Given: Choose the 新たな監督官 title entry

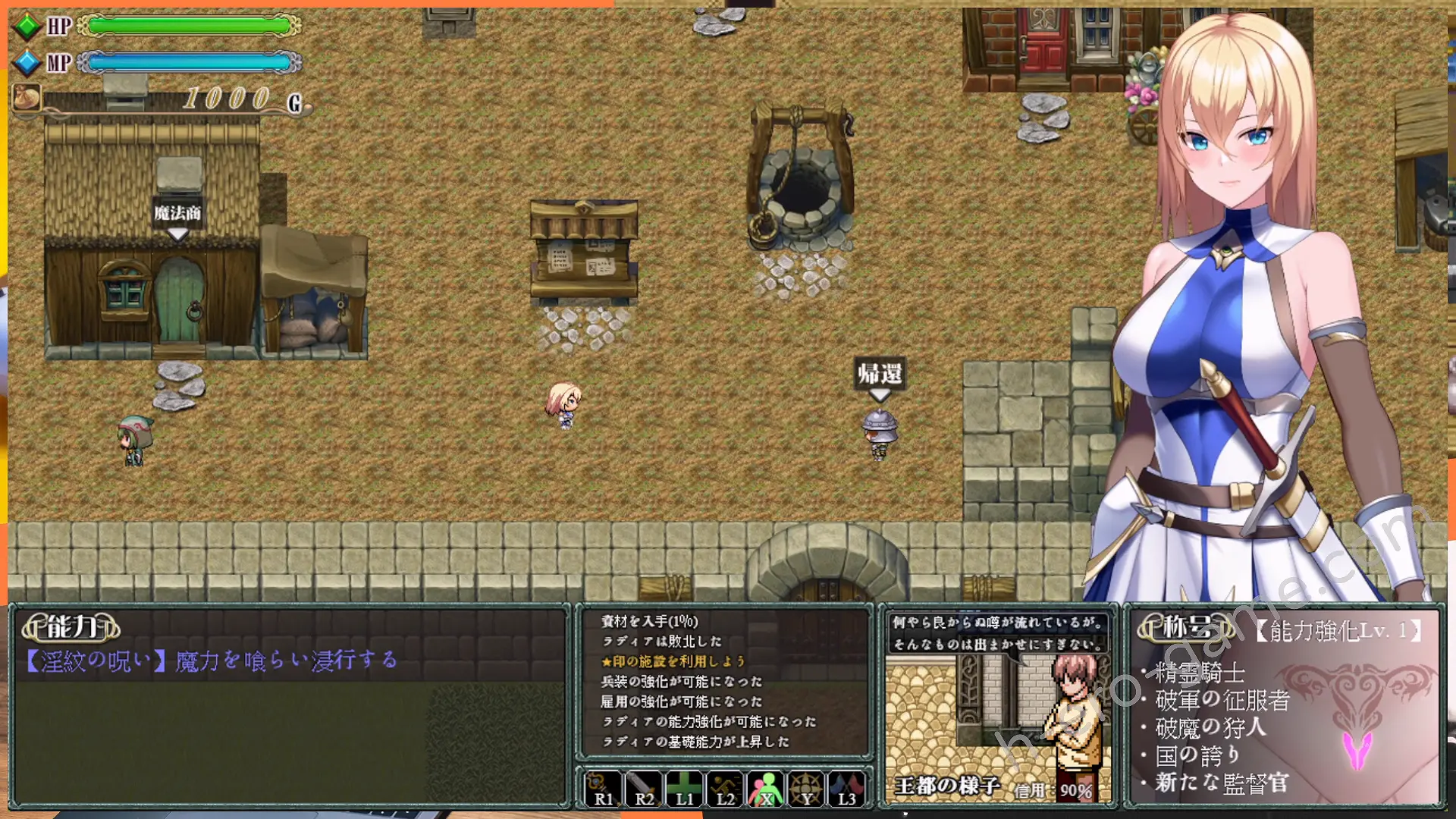Looking at the screenshot, I should [x=1221, y=783].
